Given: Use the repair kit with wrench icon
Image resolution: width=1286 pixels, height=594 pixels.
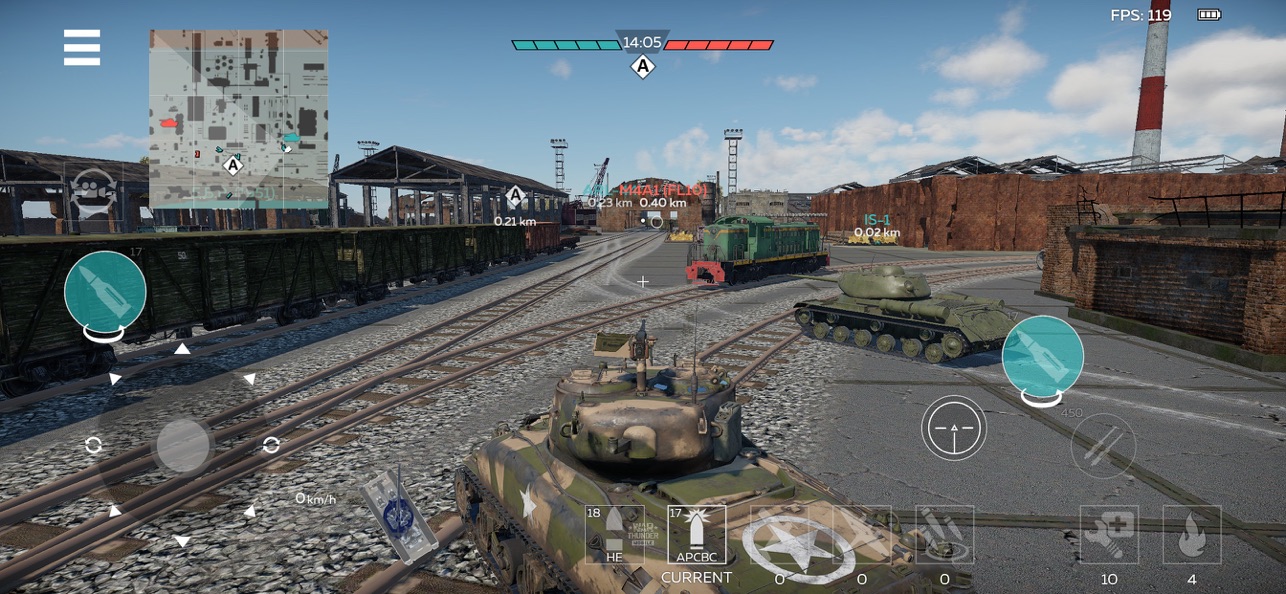Looking at the screenshot, I should pyautogui.click(x=1108, y=535).
